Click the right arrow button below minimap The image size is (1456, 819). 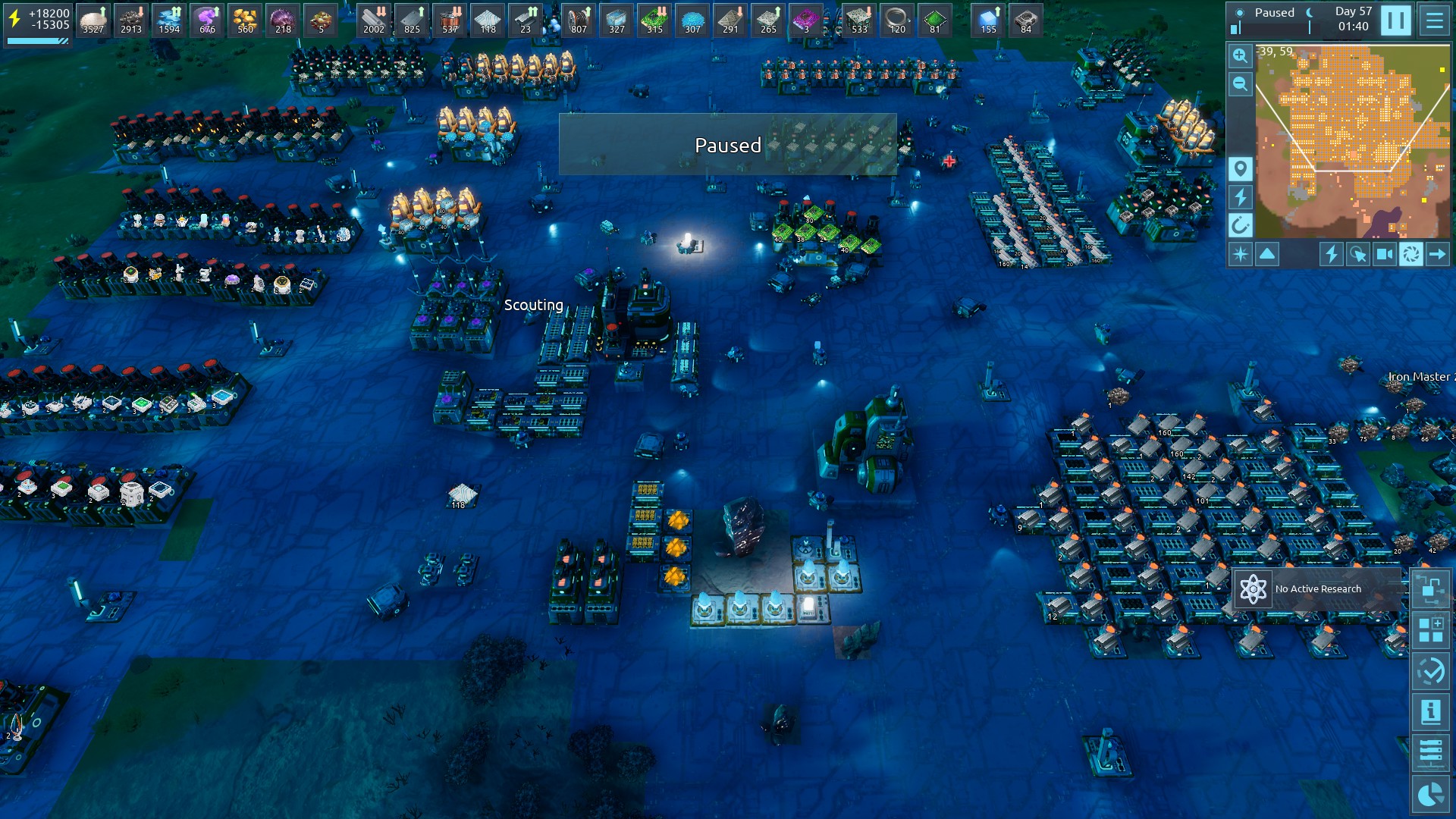(1437, 254)
